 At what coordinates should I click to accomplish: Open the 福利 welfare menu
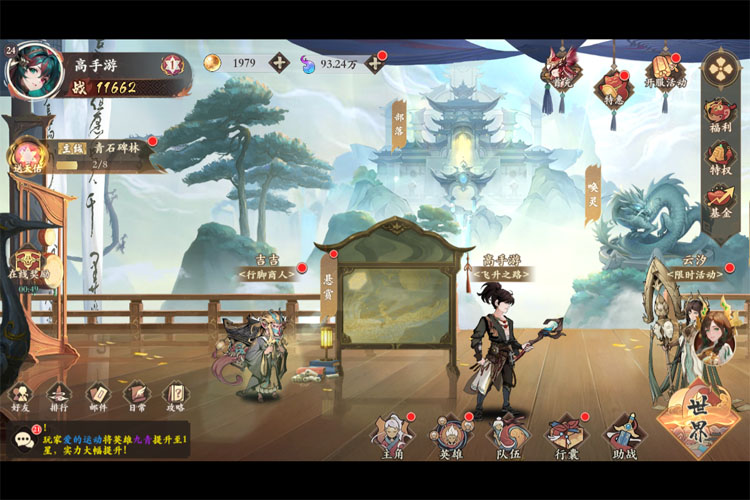[720, 112]
